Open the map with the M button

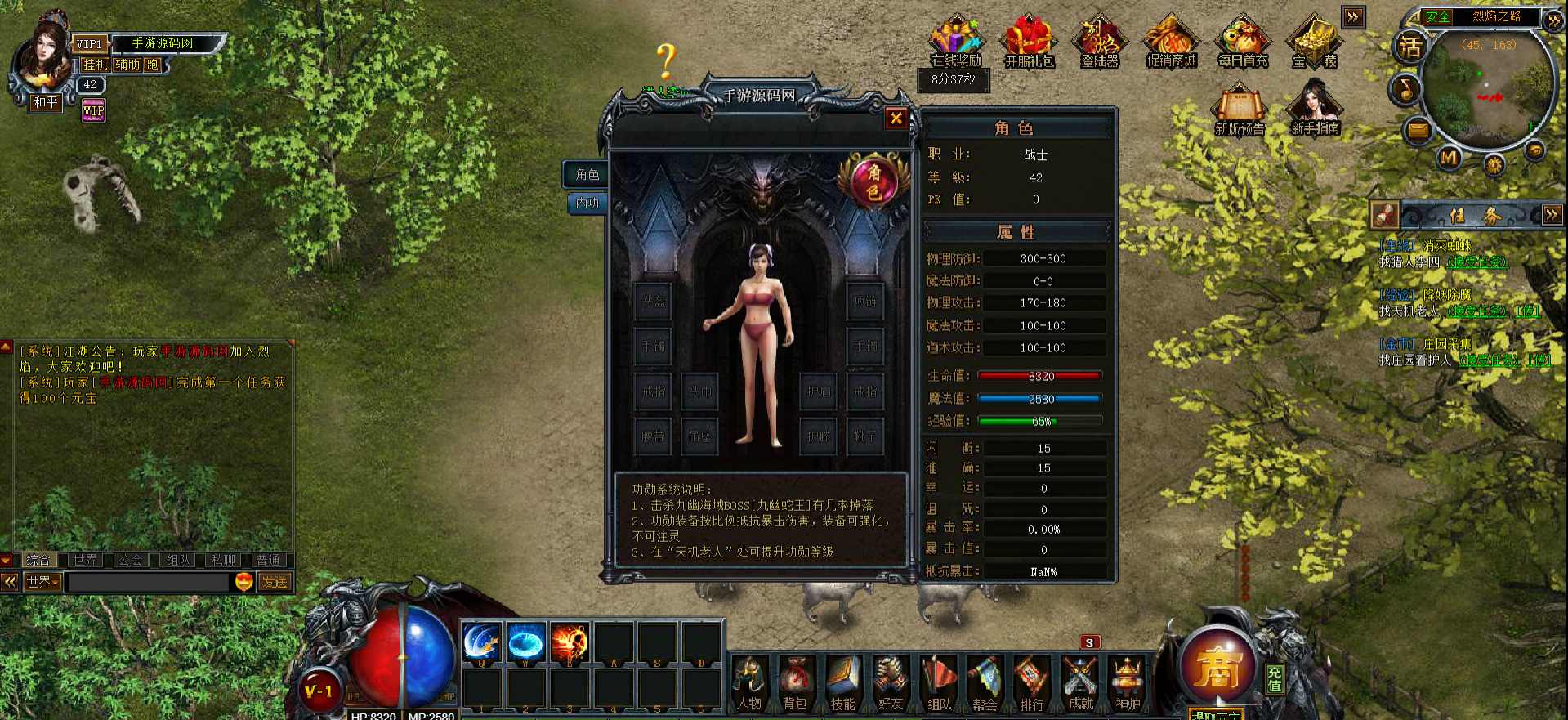pos(1449,157)
